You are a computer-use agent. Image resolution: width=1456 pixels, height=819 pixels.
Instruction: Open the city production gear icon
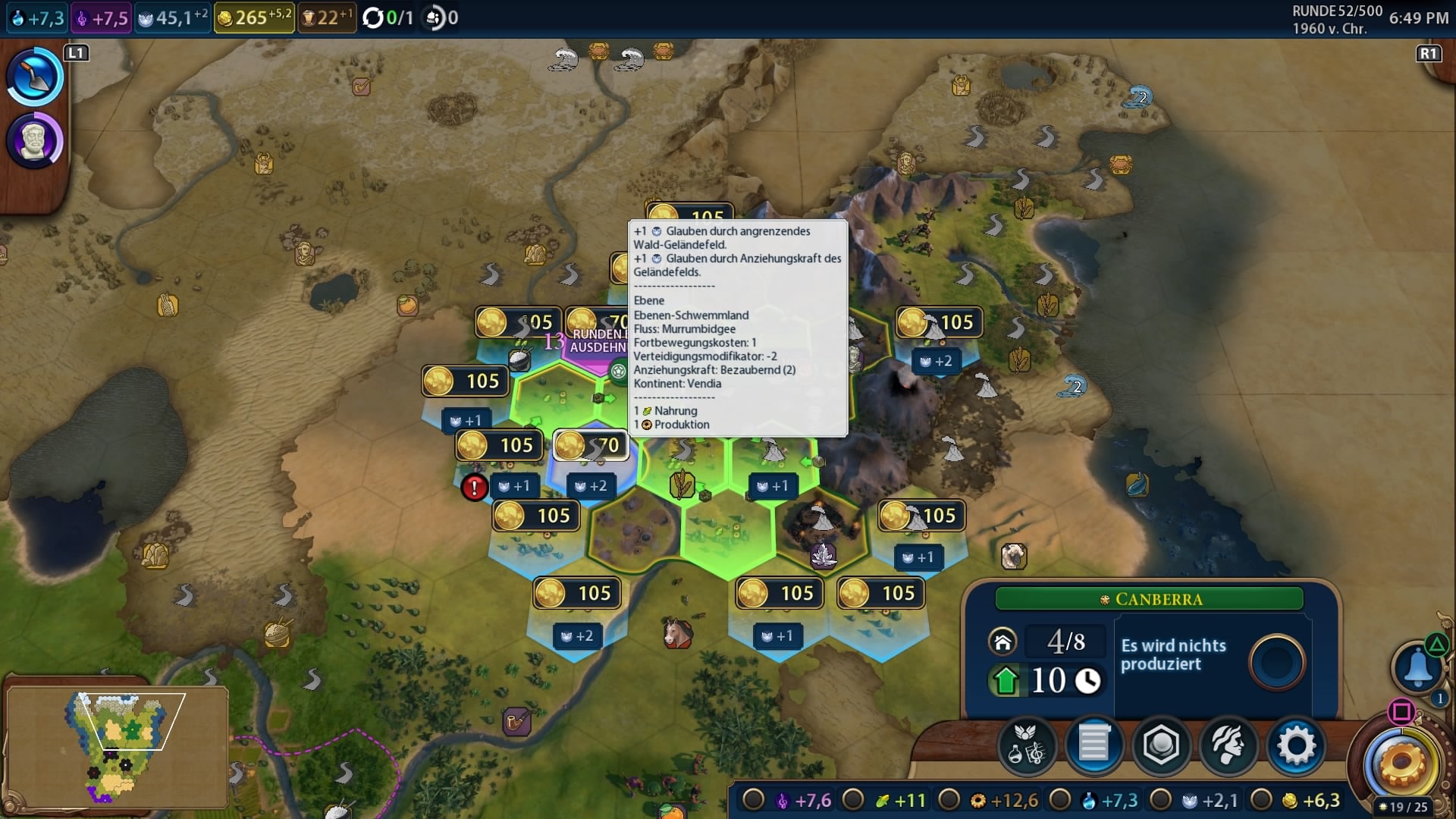tap(1296, 746)
